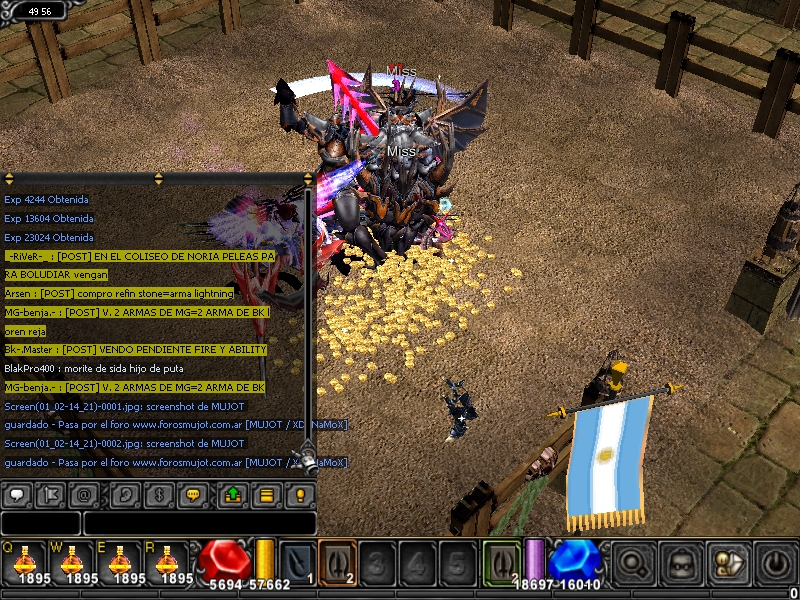Screen dimensions: 800x600
Task: Click the flag chat channel button
Action: (x=51, y=494)
